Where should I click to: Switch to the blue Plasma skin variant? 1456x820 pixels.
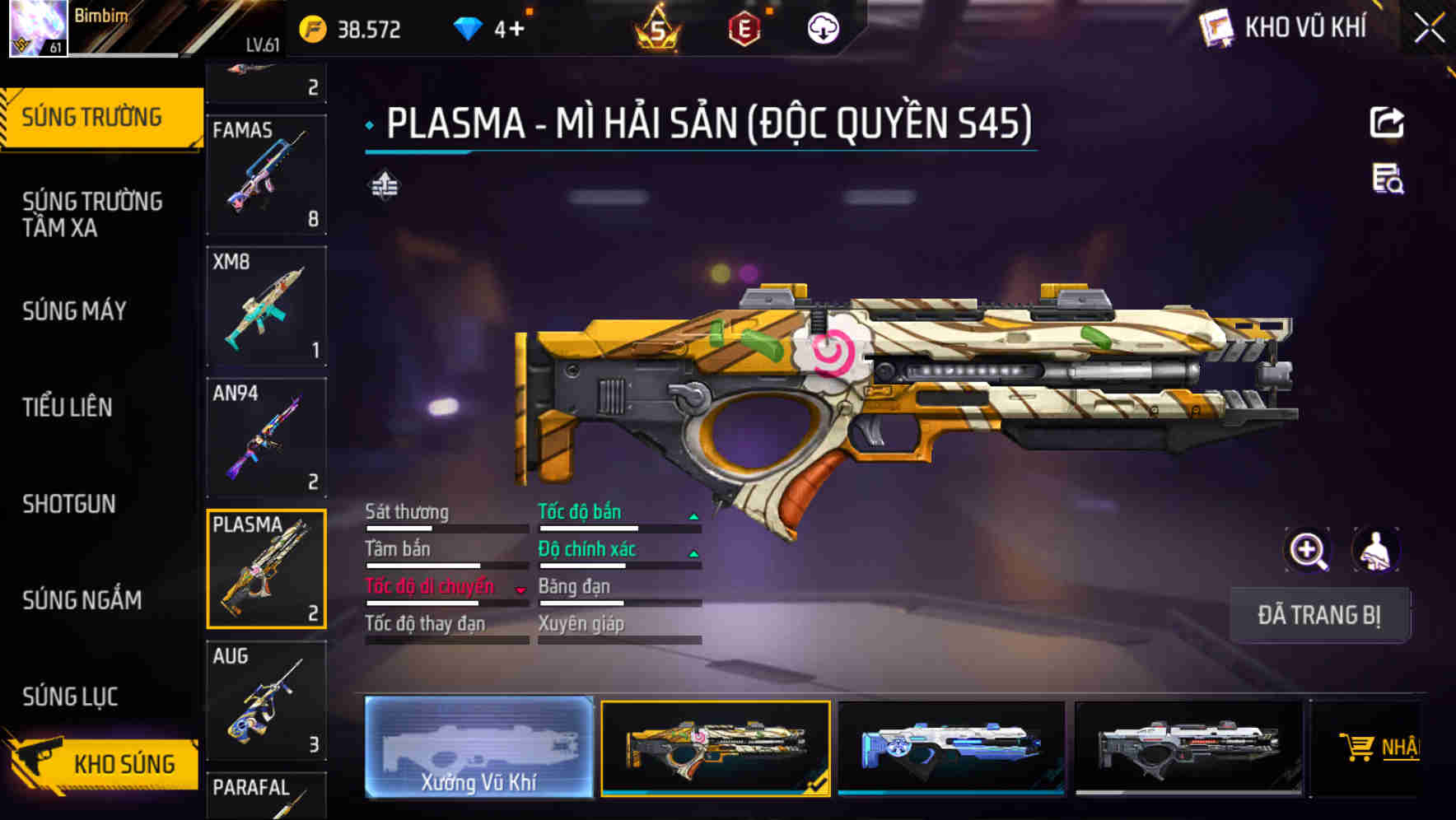pos(949,748)
